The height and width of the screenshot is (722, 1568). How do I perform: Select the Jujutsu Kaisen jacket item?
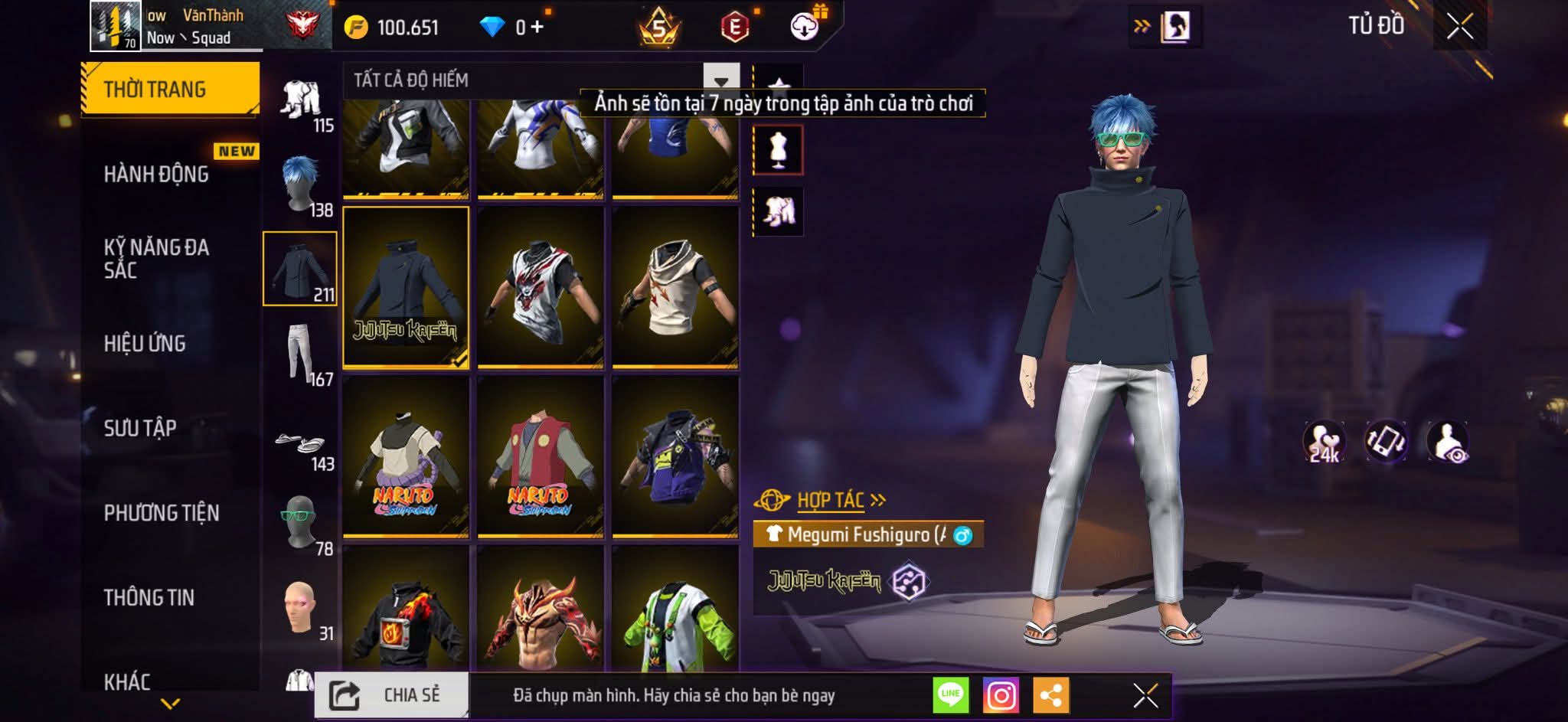[x=406, y=287]
